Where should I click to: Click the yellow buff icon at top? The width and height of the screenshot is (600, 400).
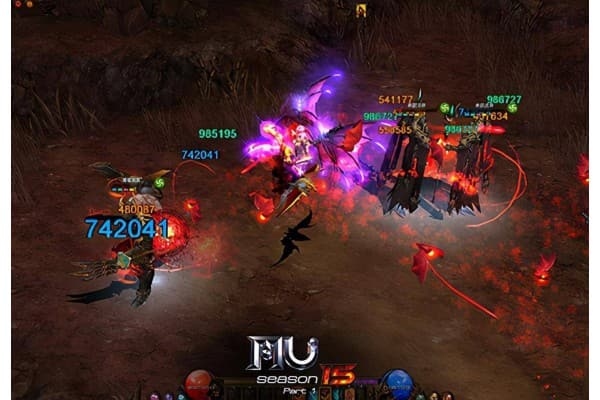coord(361,10)
